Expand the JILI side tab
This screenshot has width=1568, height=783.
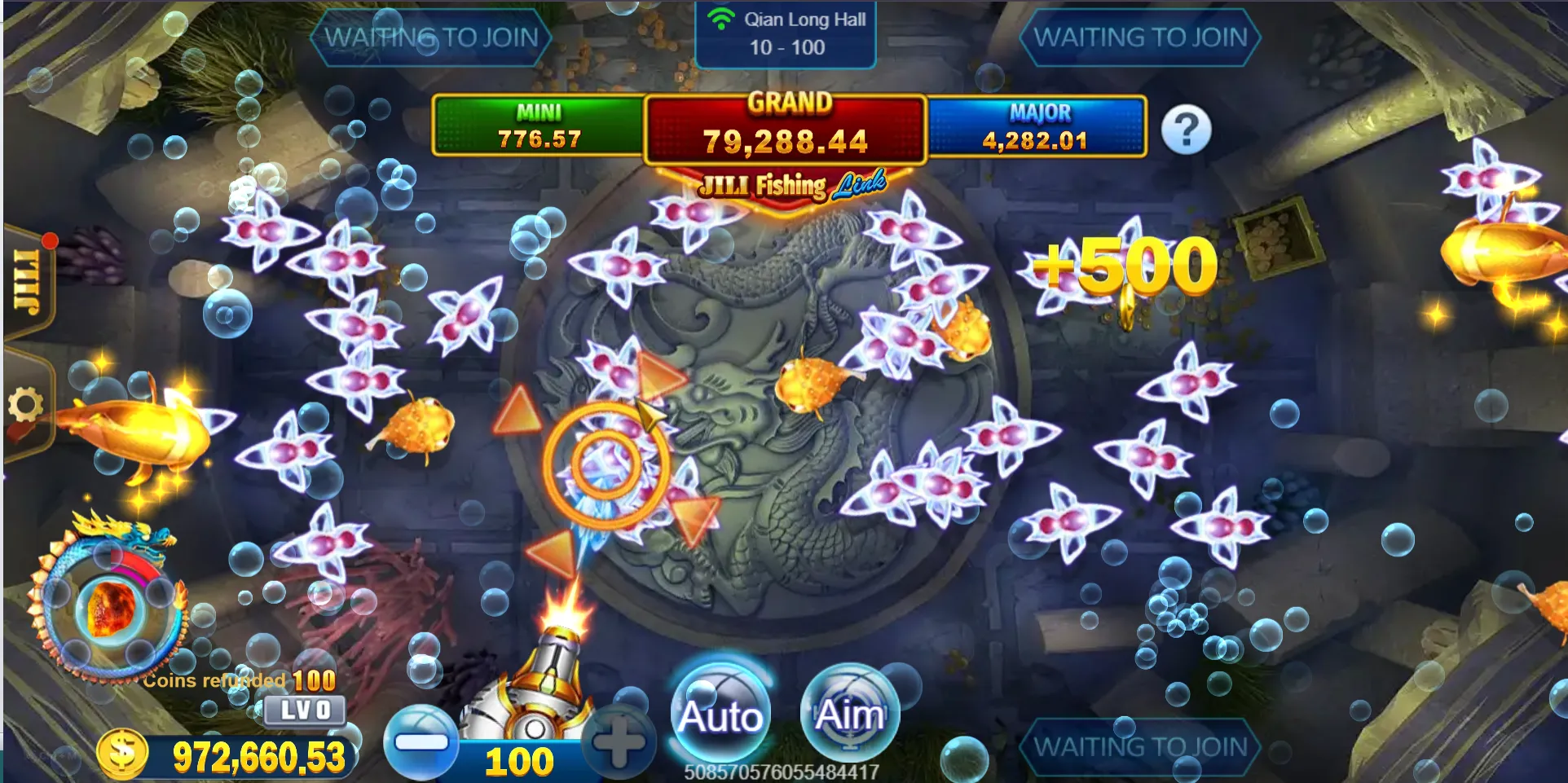click(28, 281)
